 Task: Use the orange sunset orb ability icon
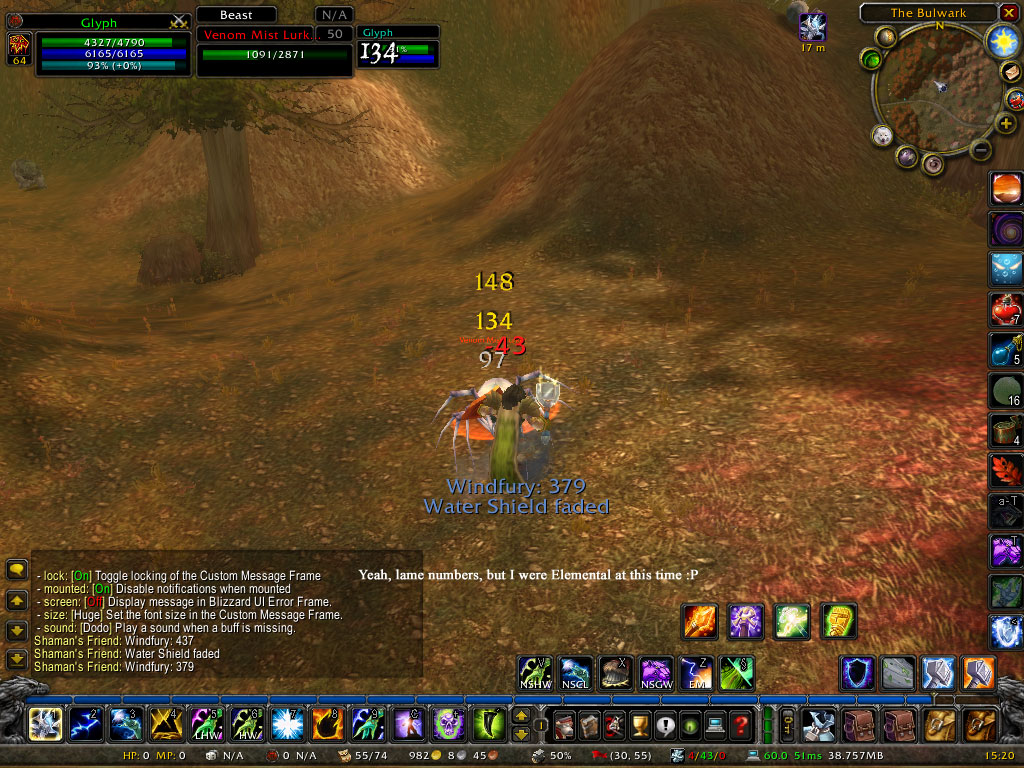click(x=1006, y=189)
